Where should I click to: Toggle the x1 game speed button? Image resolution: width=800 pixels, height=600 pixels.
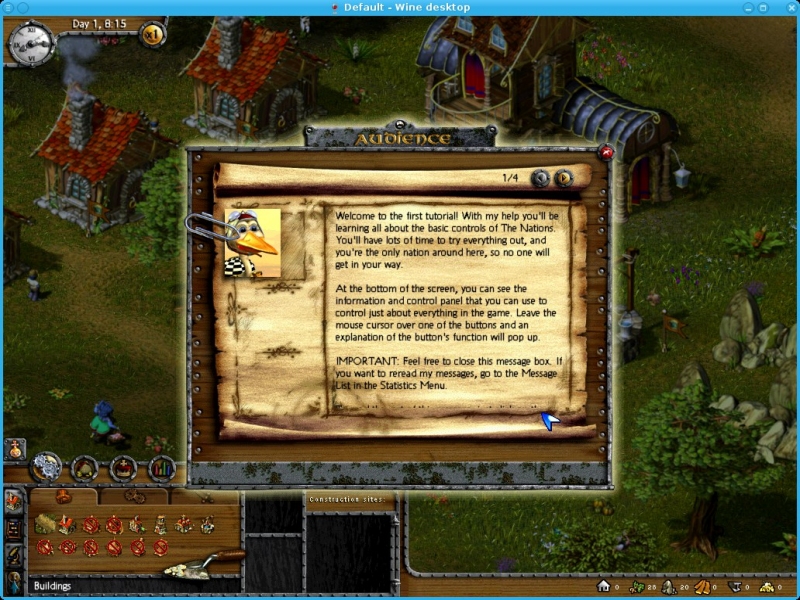[153, 35]
